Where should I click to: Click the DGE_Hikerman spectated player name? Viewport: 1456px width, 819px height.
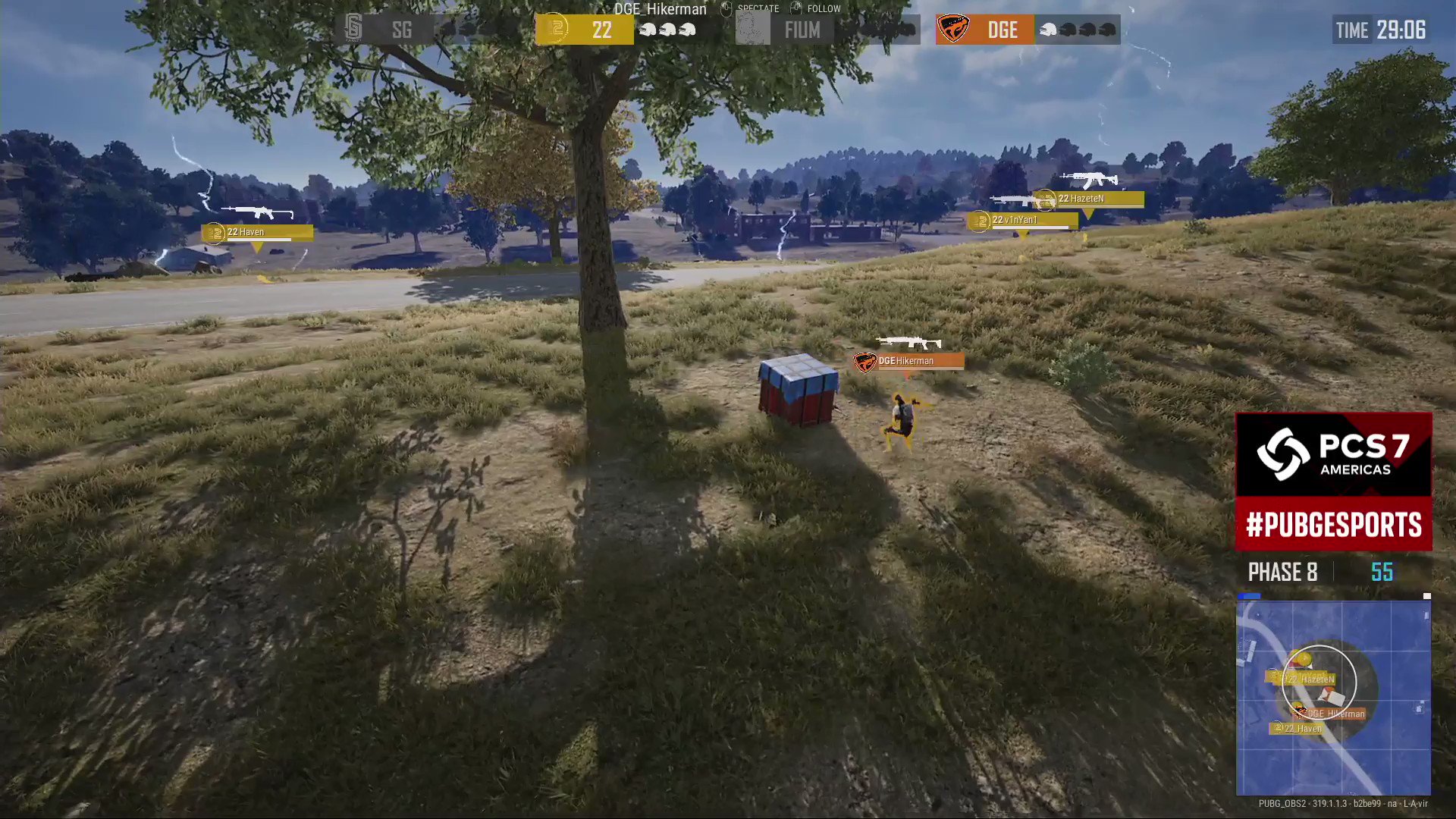[657, 8]
